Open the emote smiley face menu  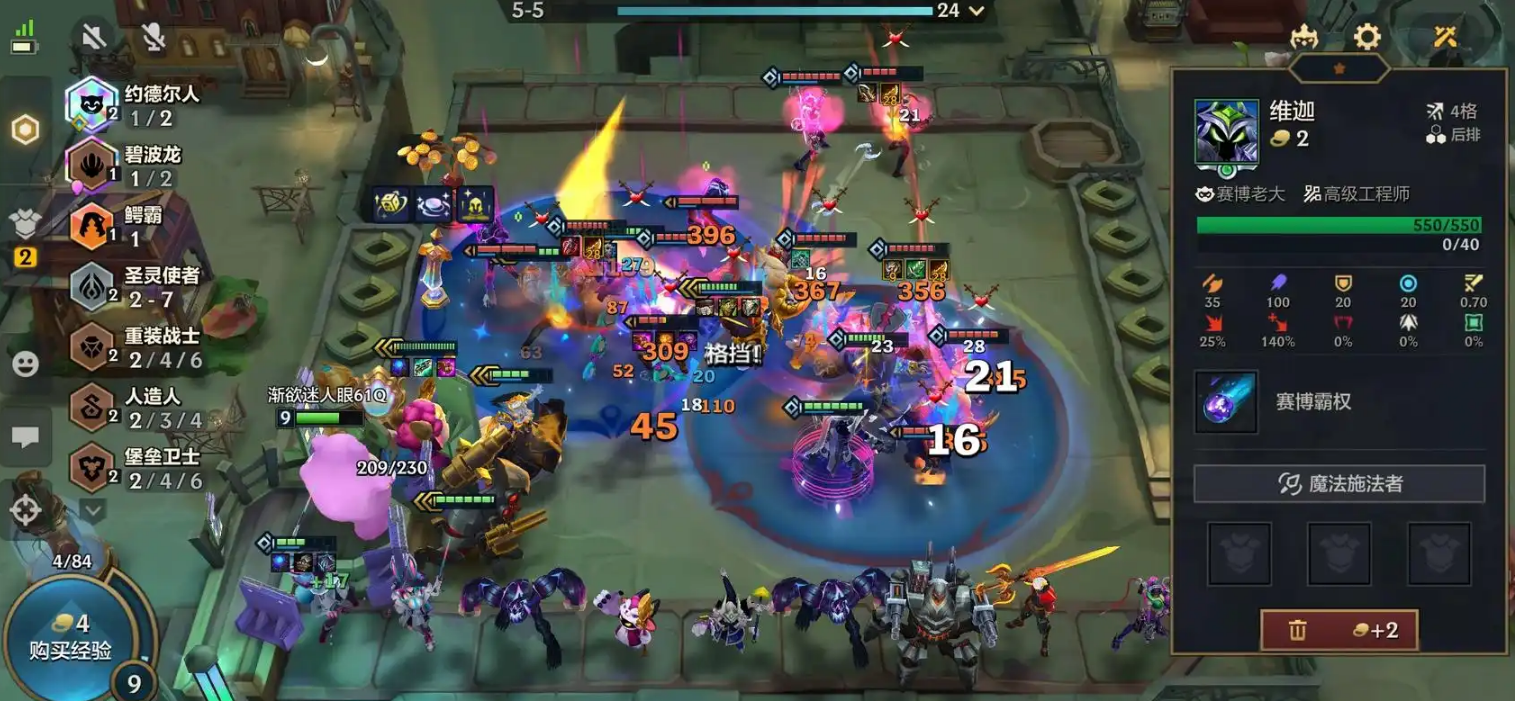[25, 364]
